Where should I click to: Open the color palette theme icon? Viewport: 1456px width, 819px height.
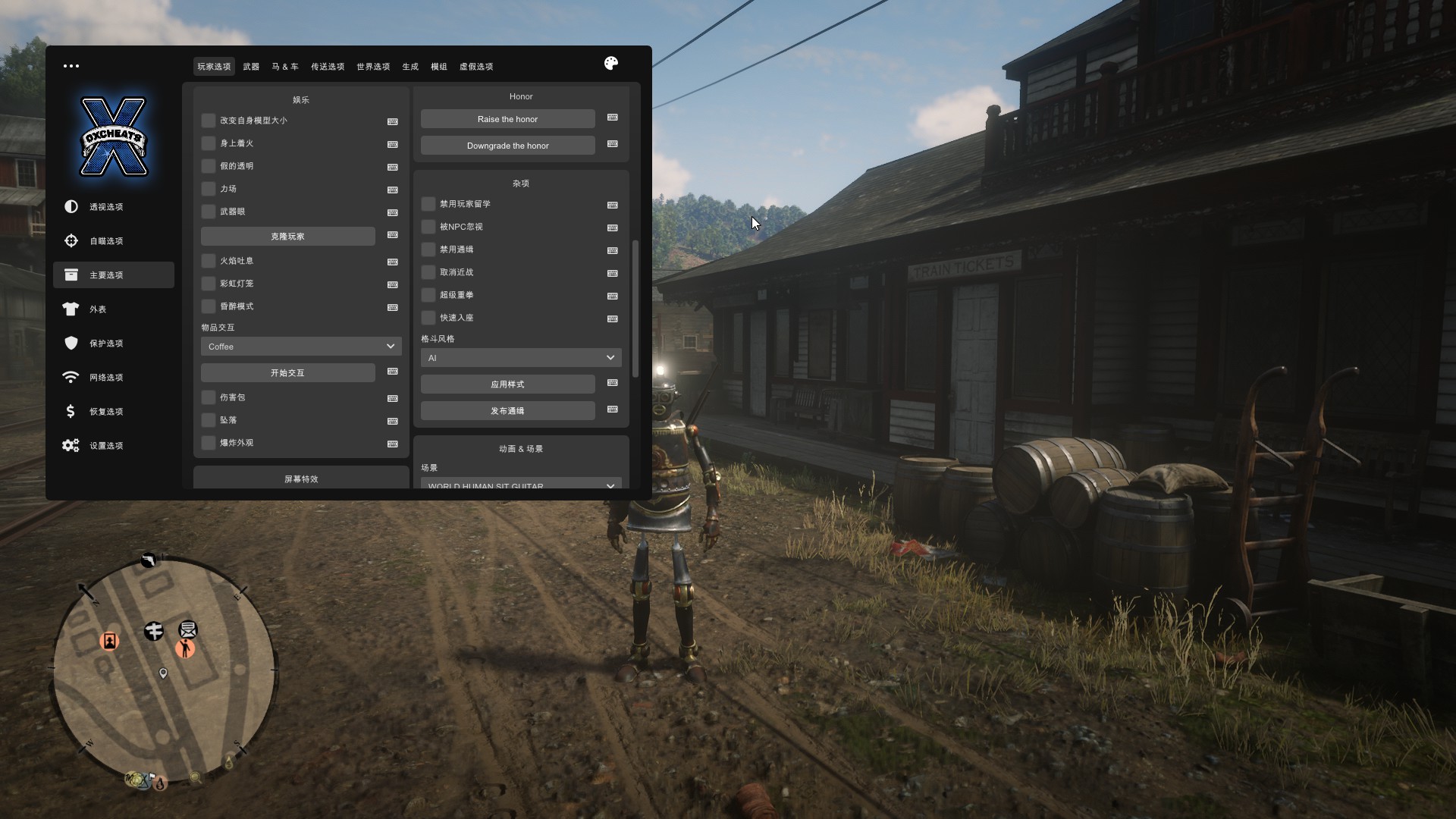611,64
